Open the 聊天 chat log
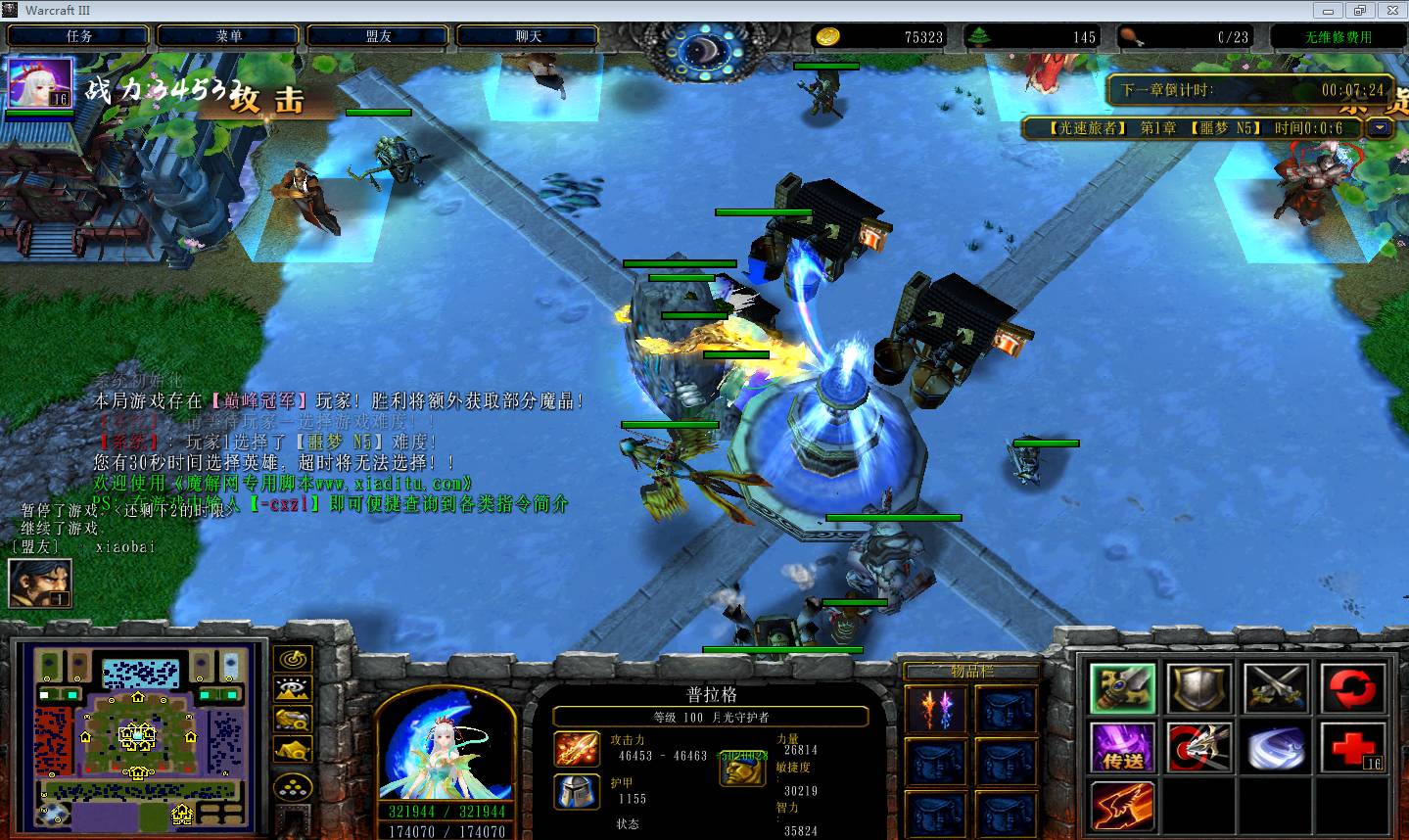Screen dimensions: 1409x840 point(529,36)
